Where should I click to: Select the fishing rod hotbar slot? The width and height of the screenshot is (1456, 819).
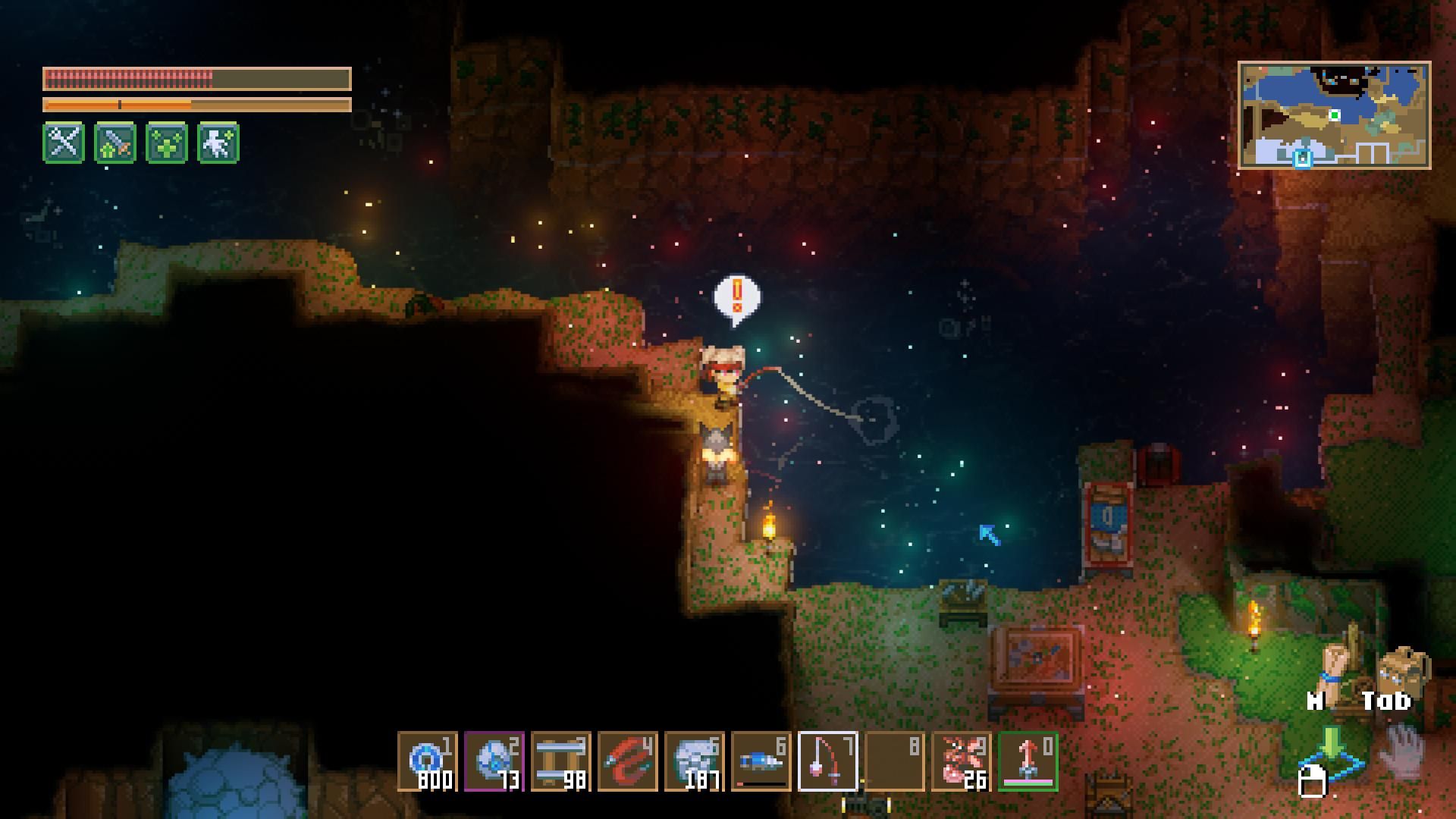tap(828, 761)
